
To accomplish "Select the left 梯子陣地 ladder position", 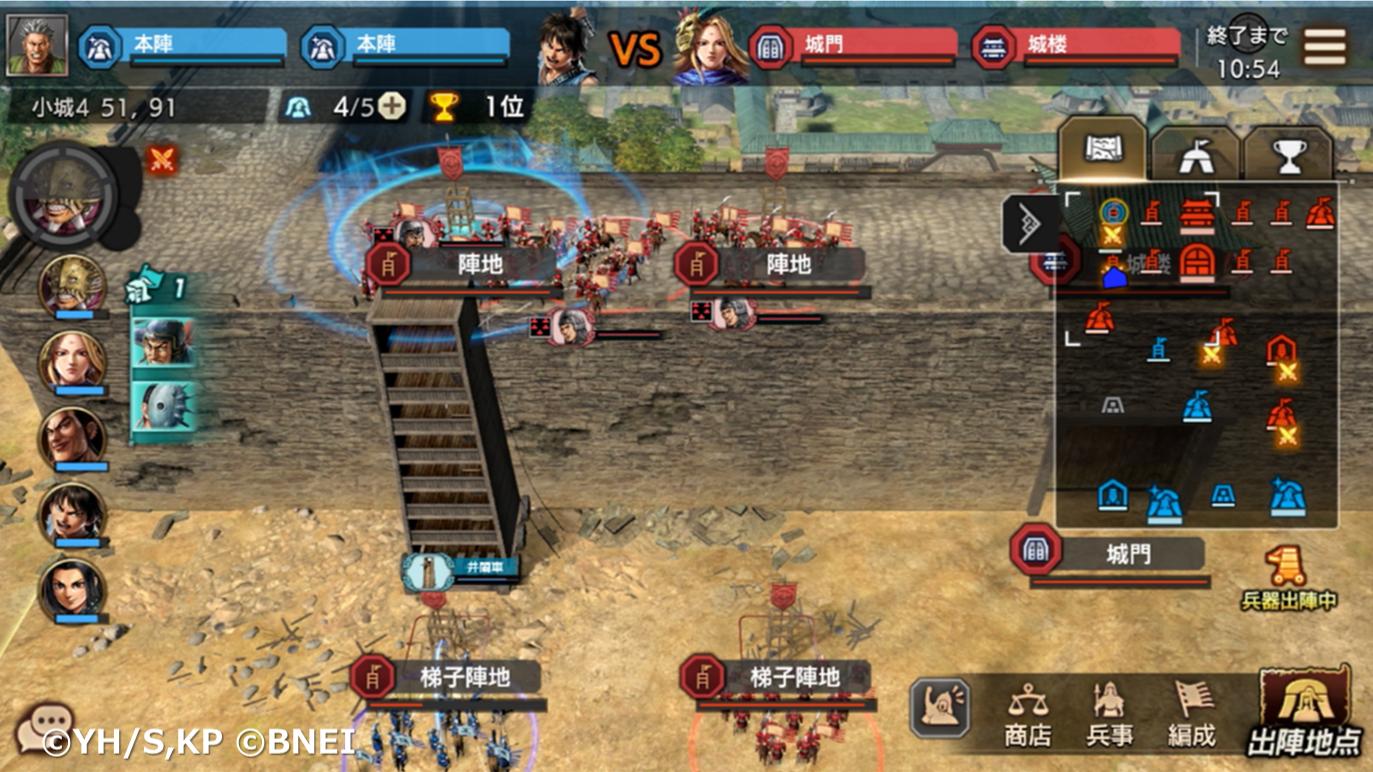I will point(446,678).
